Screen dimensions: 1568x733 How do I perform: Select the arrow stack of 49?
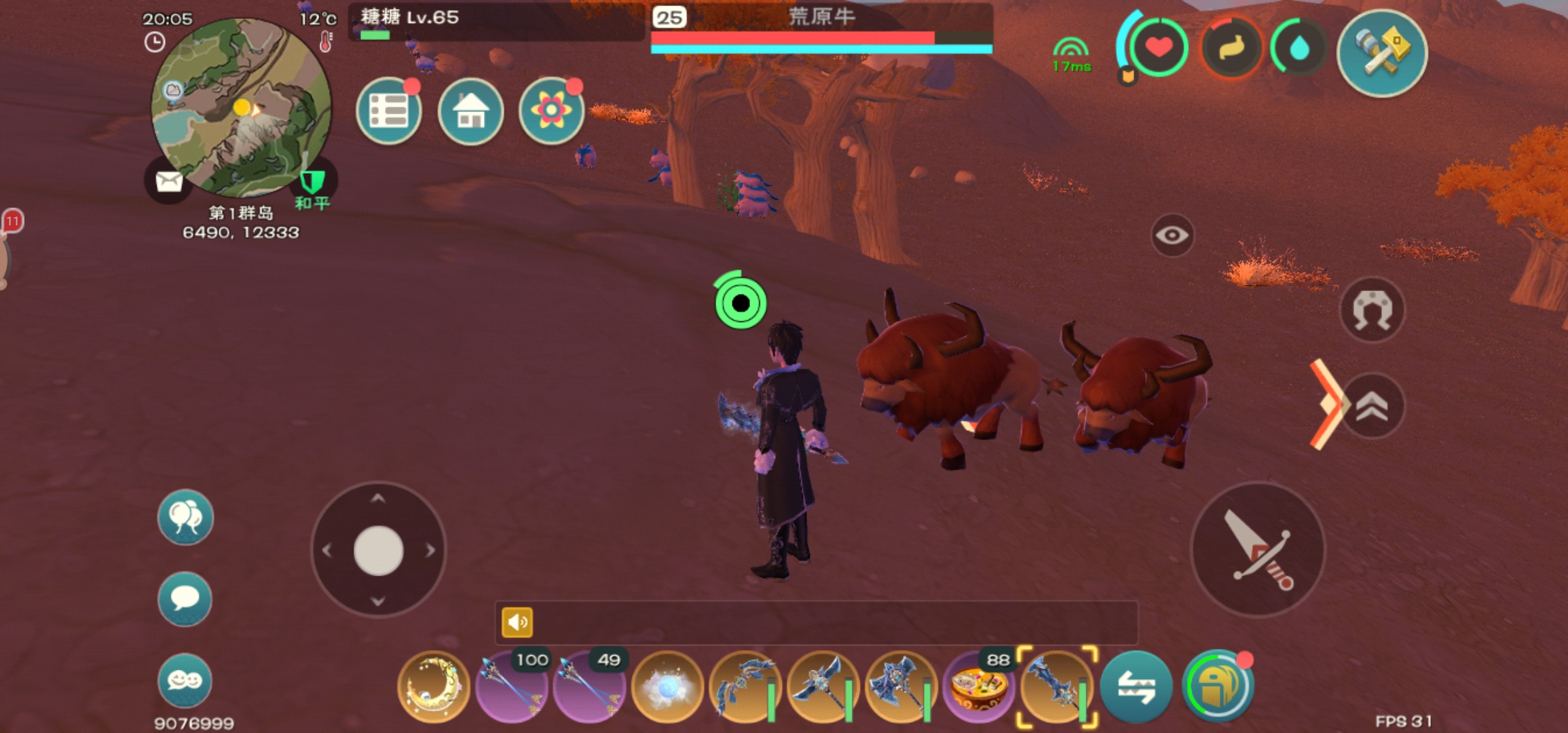(589, 687)
